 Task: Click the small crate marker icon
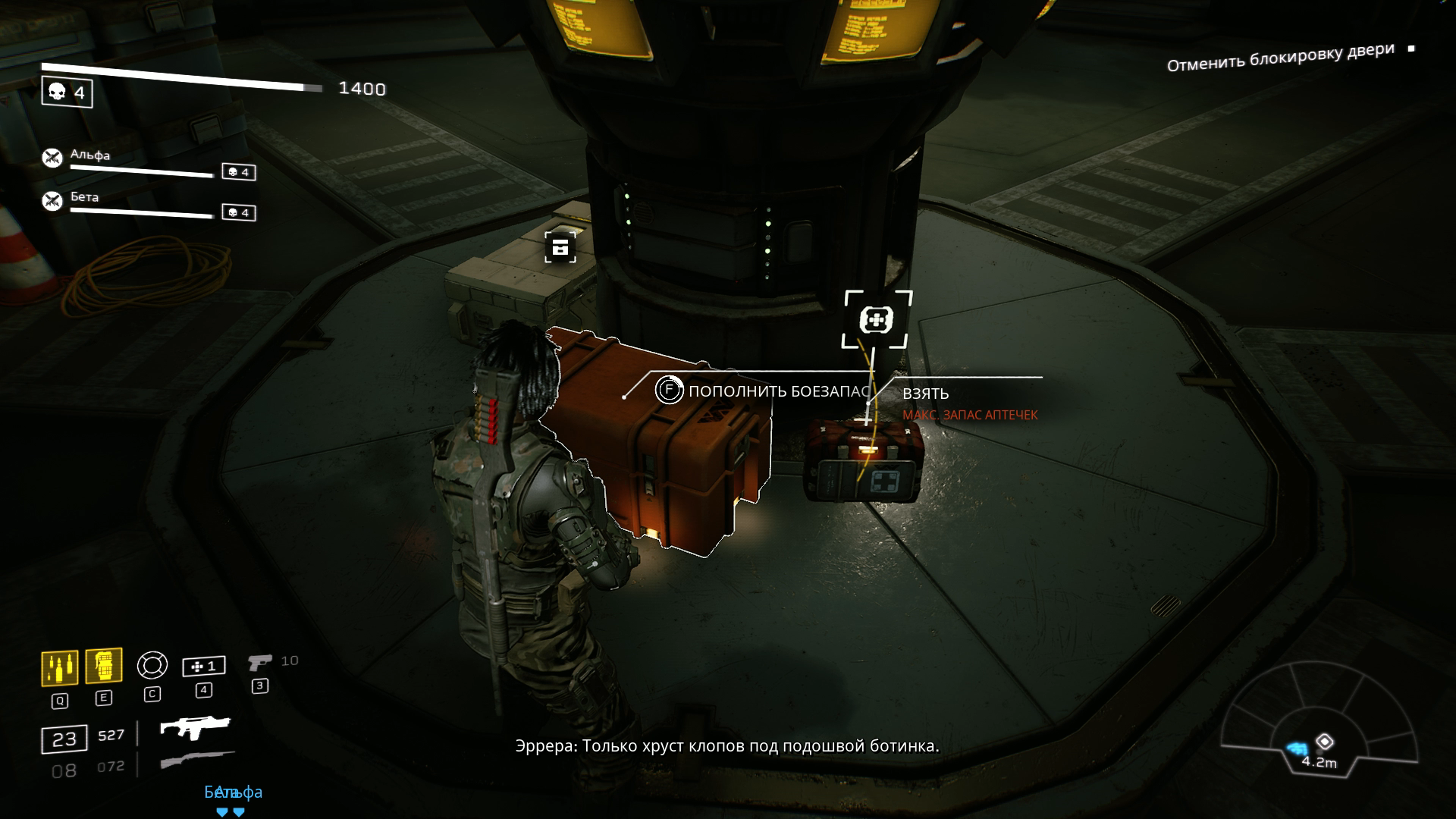click(x=560, y=247)
